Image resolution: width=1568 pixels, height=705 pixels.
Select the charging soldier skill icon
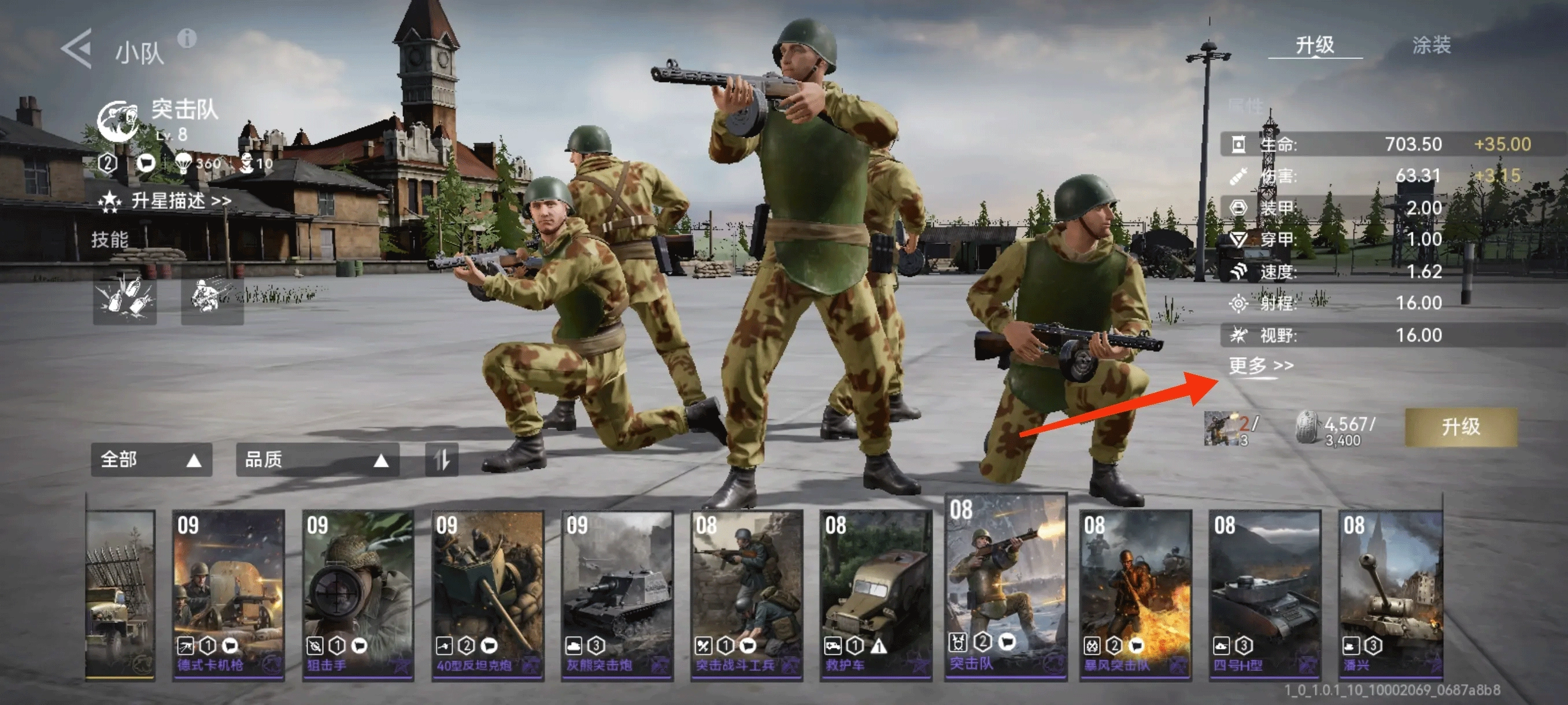click(x=212, y=298)
